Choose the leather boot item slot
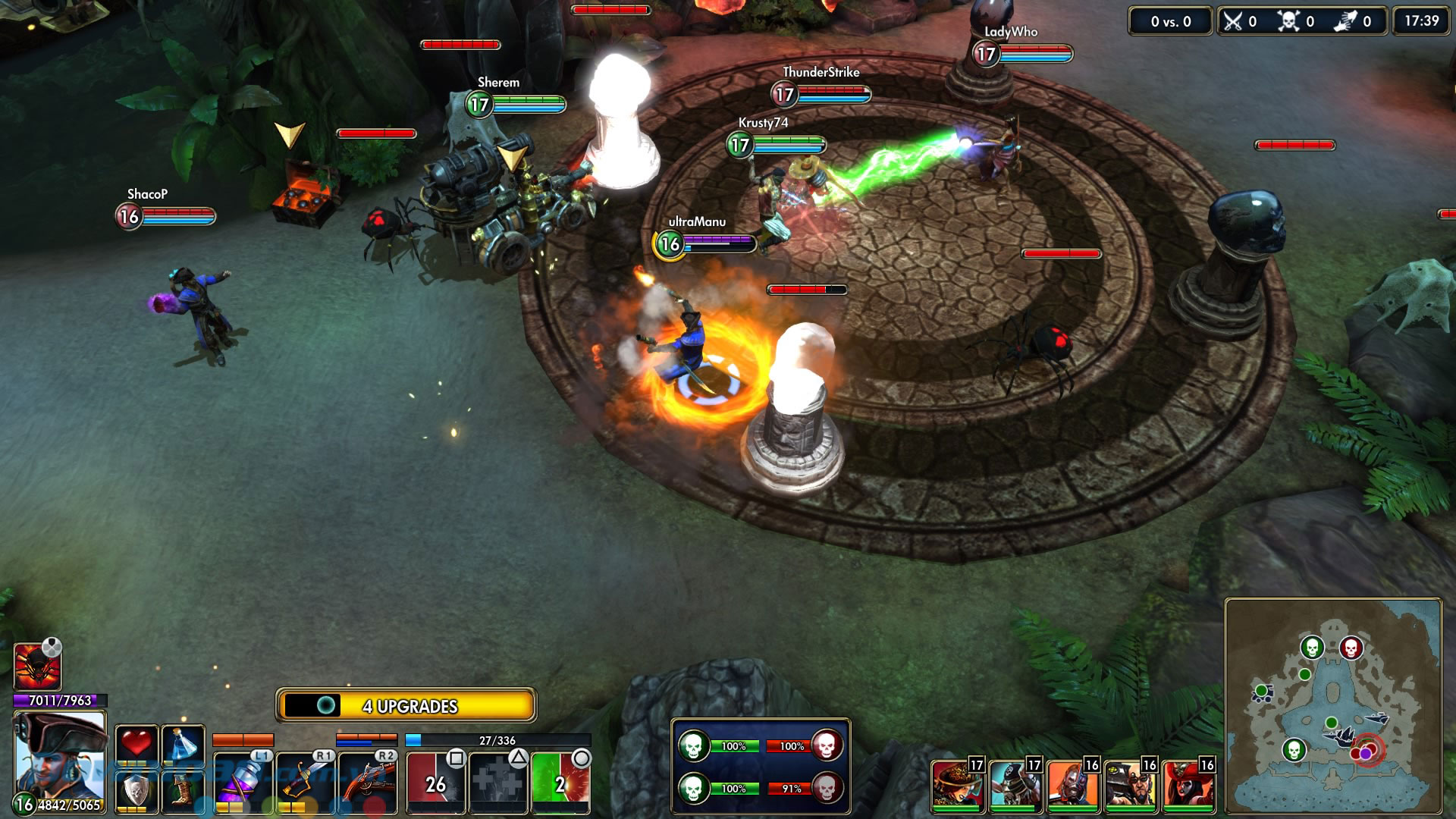This screenshot has height=819, width=1456. click(183, 791)
